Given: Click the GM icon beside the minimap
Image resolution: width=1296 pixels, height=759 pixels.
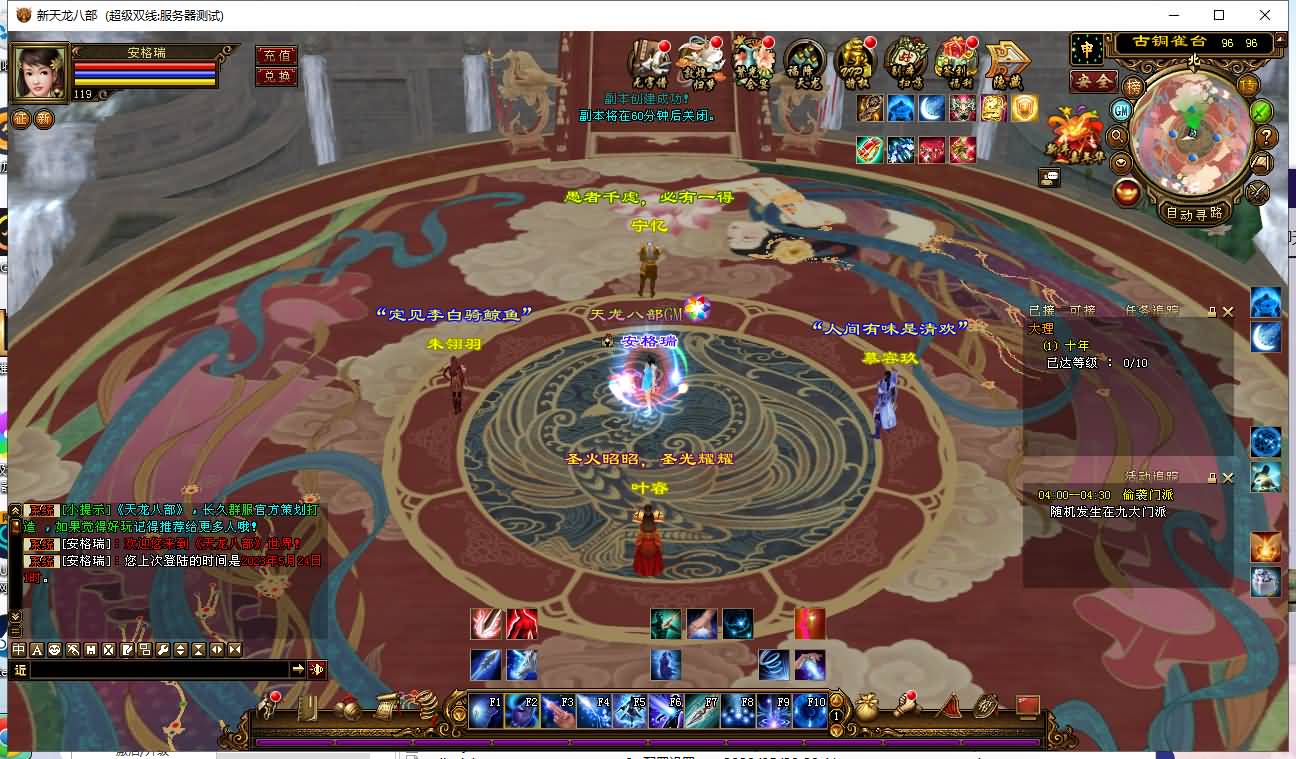Looking at the screenshot, I should 1121,111.
